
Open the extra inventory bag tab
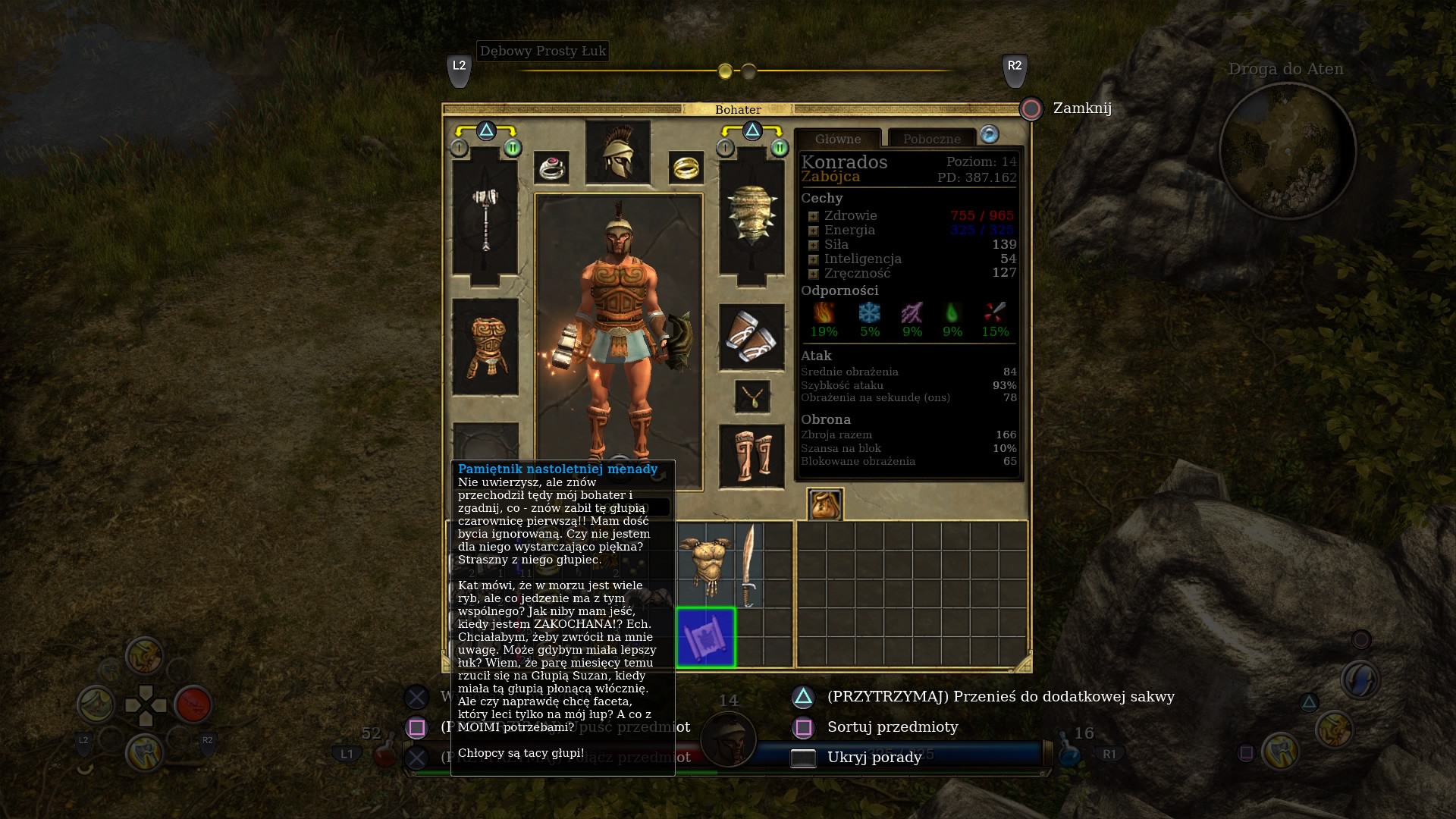pos(825,504)
